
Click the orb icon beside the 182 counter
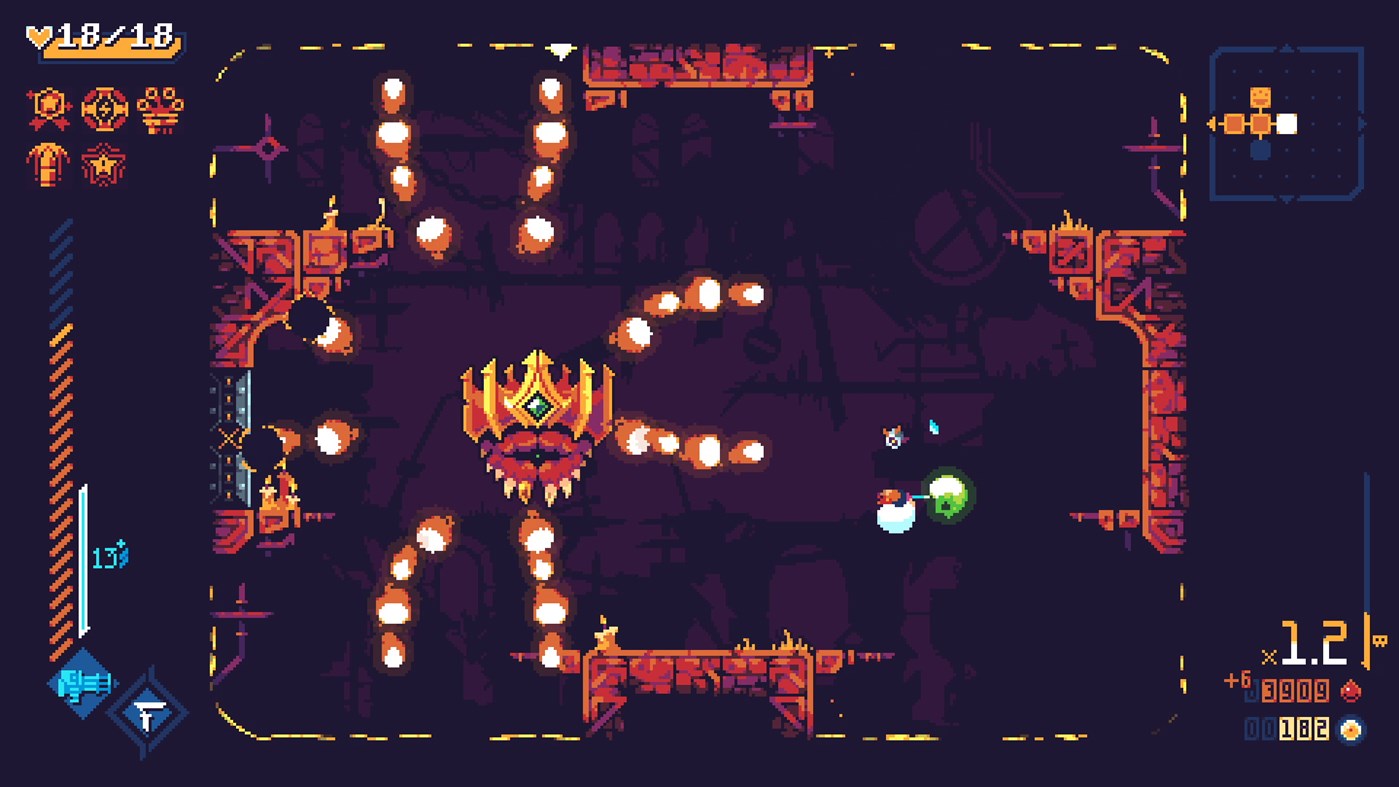1352,731
